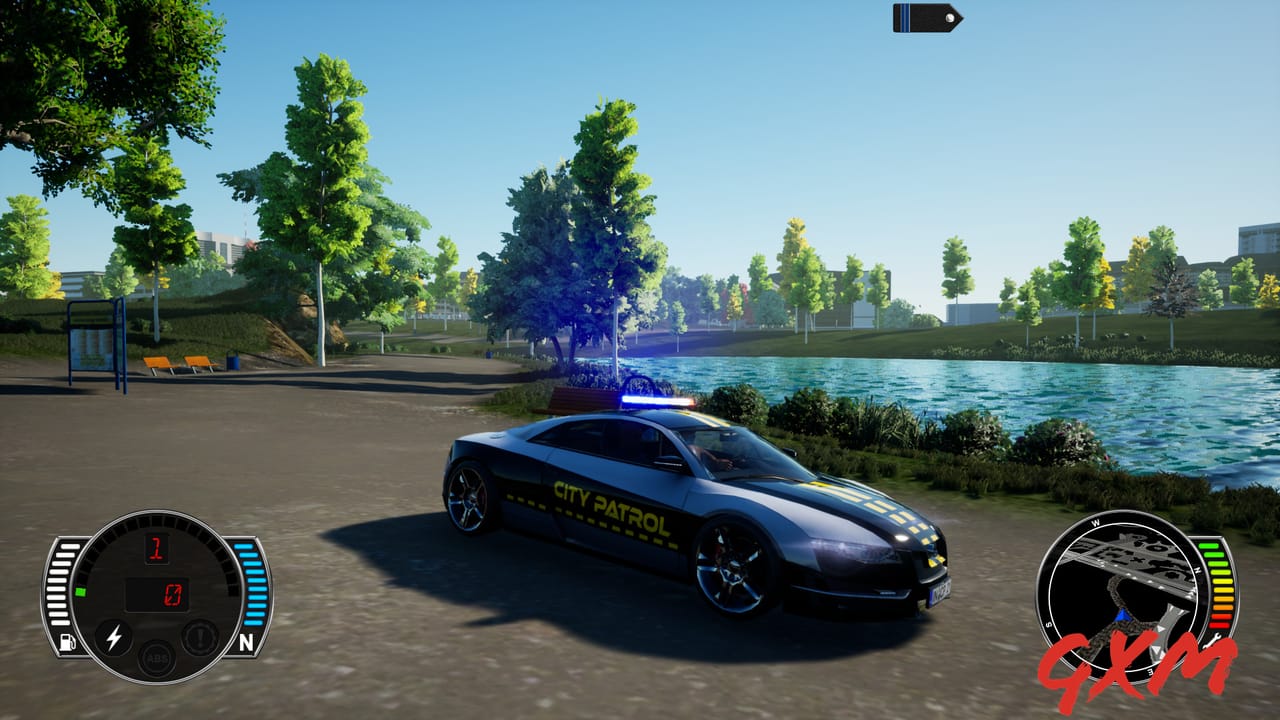Click the N direction marker on the minimap ring

(x=1196, y=570)
